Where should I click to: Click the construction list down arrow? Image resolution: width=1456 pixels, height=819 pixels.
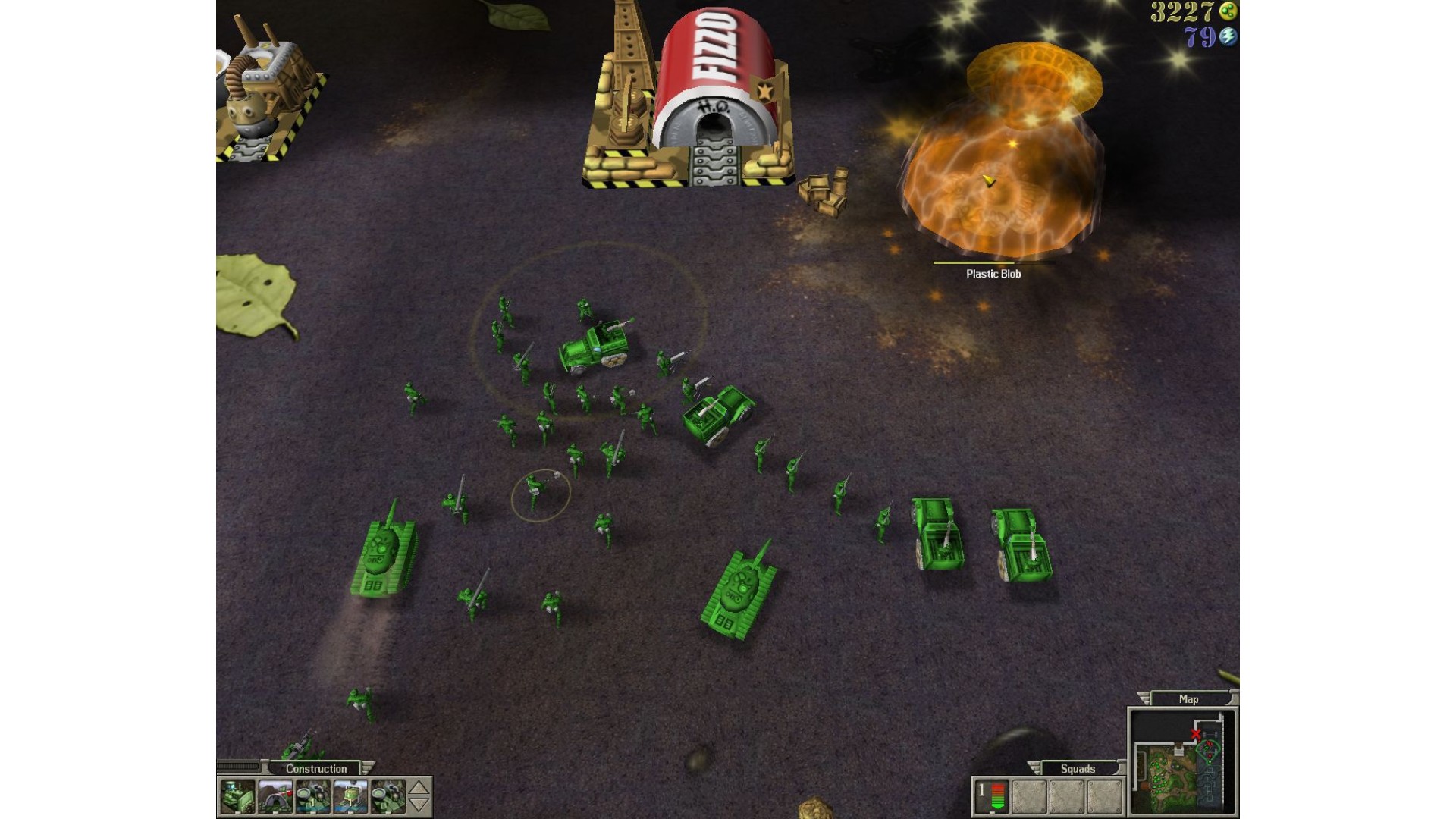[419, 805]
